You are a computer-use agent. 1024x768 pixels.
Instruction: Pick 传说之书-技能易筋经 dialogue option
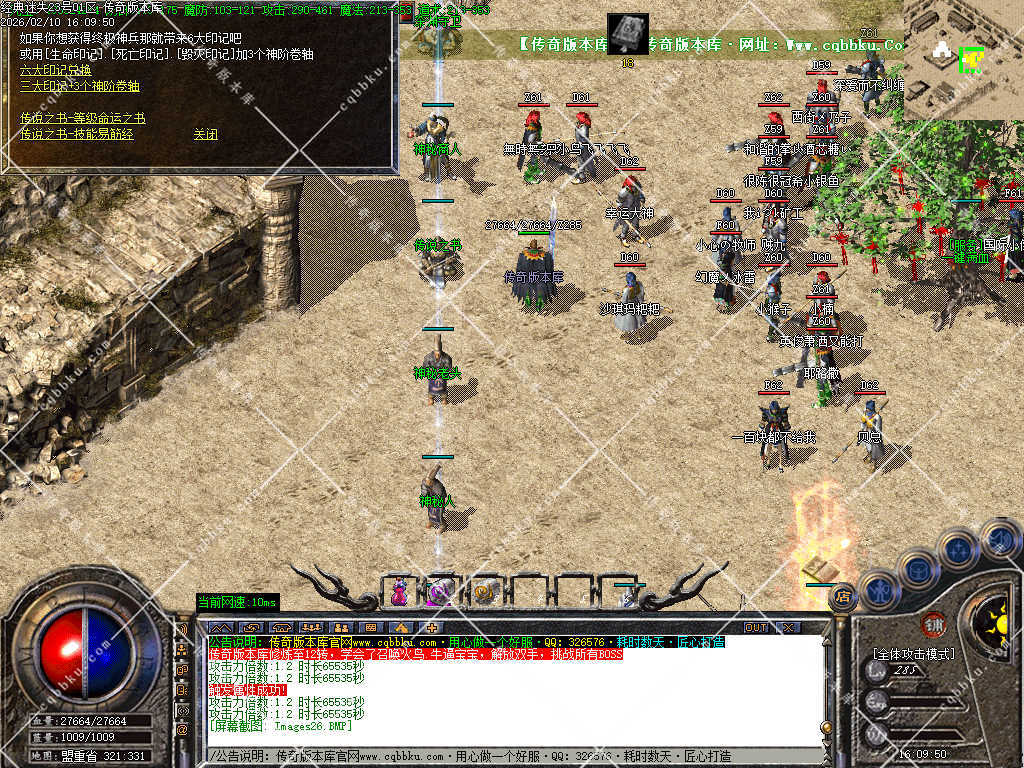click(x=76, y=134)
